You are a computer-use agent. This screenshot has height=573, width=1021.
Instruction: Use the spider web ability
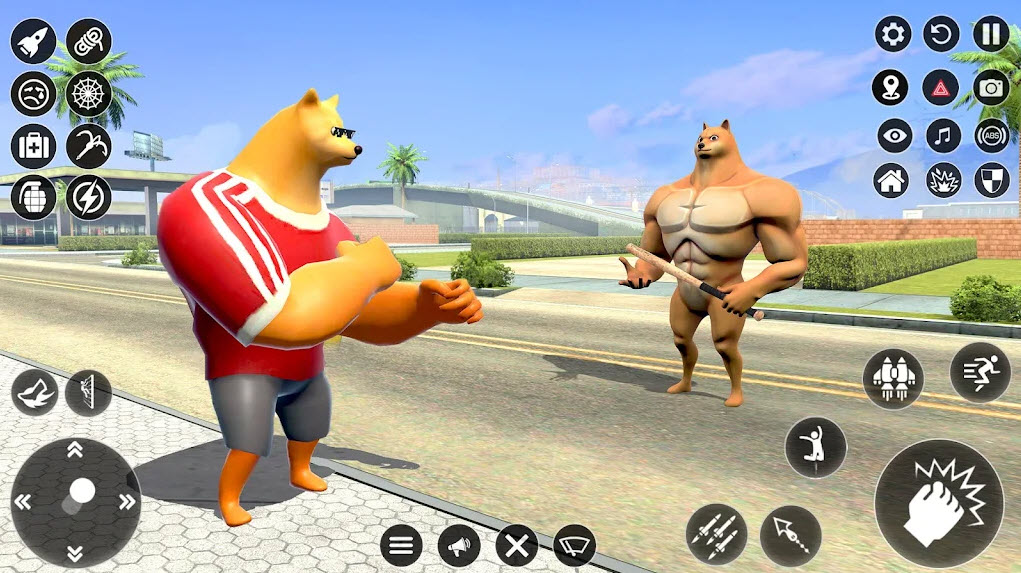pos(89,94)
